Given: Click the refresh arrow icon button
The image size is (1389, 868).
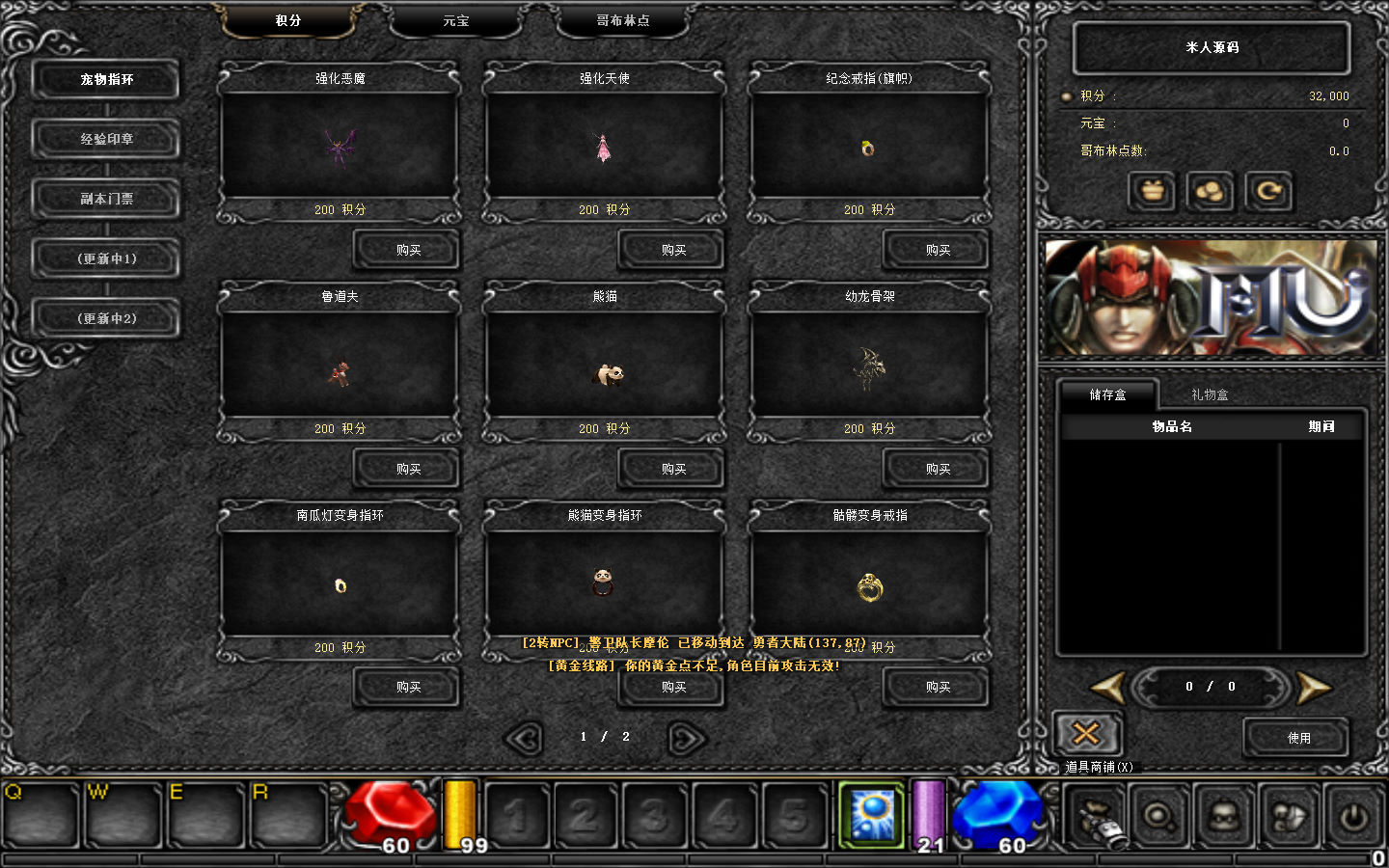Looking at the screenshot, I should (1268, 191).
